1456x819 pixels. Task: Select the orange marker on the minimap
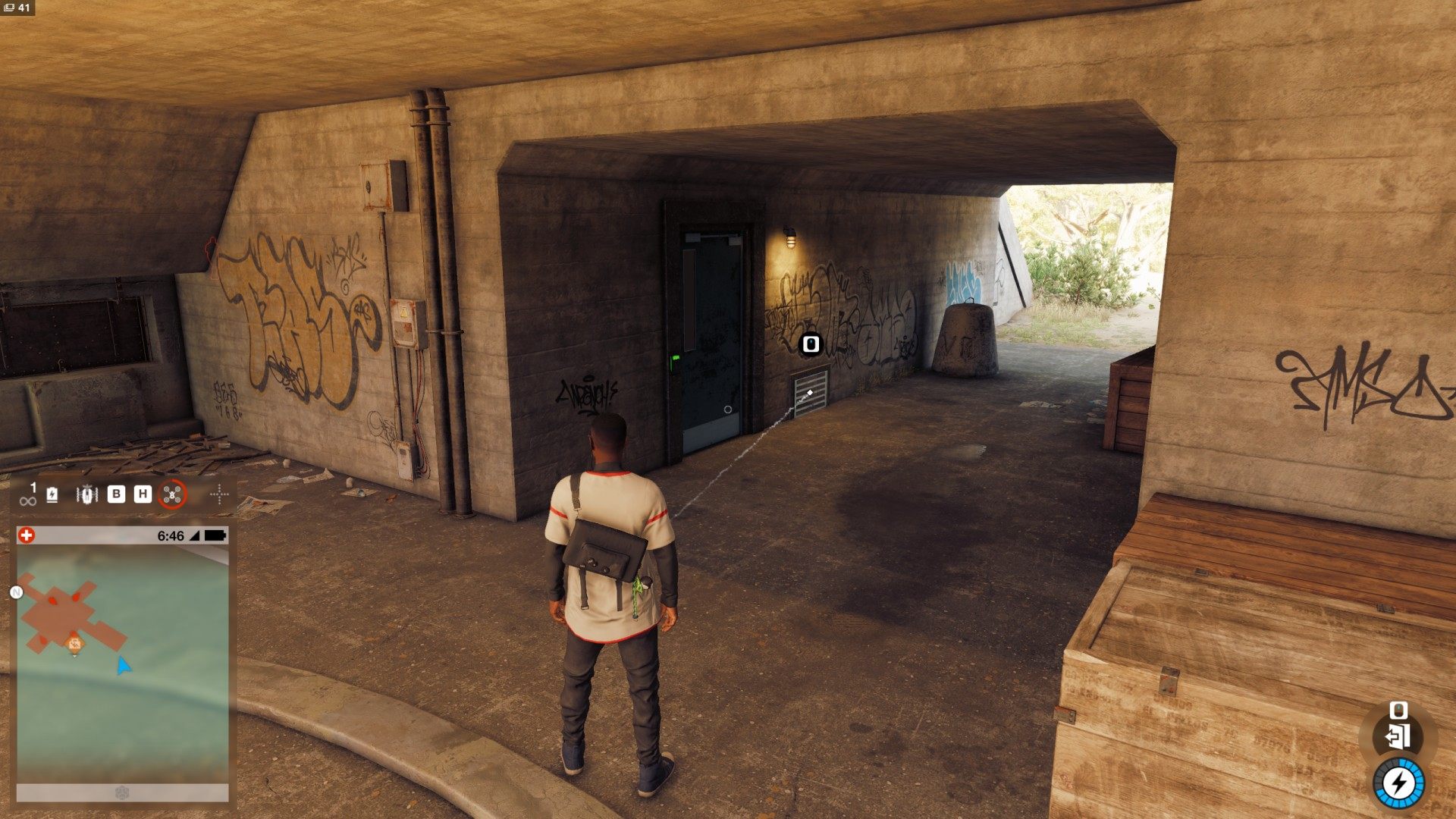[x=74, y=645]
